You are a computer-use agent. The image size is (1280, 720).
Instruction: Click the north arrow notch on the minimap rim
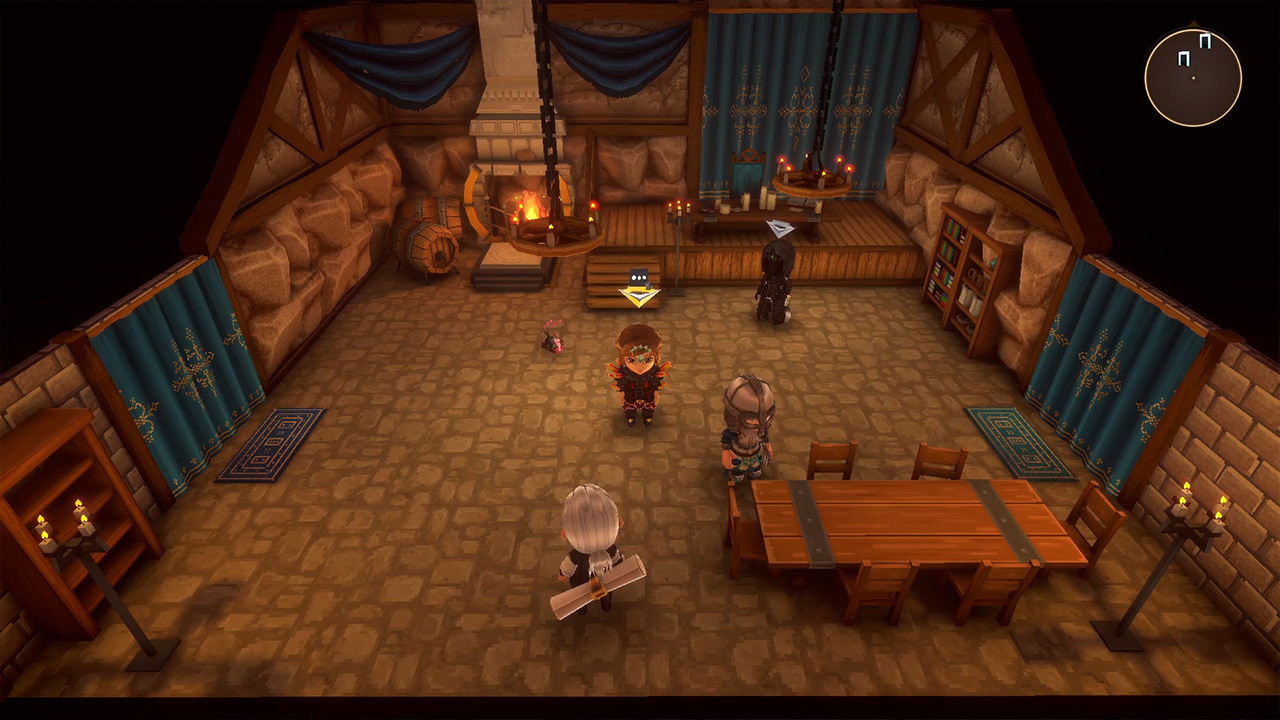[1192, 22]
